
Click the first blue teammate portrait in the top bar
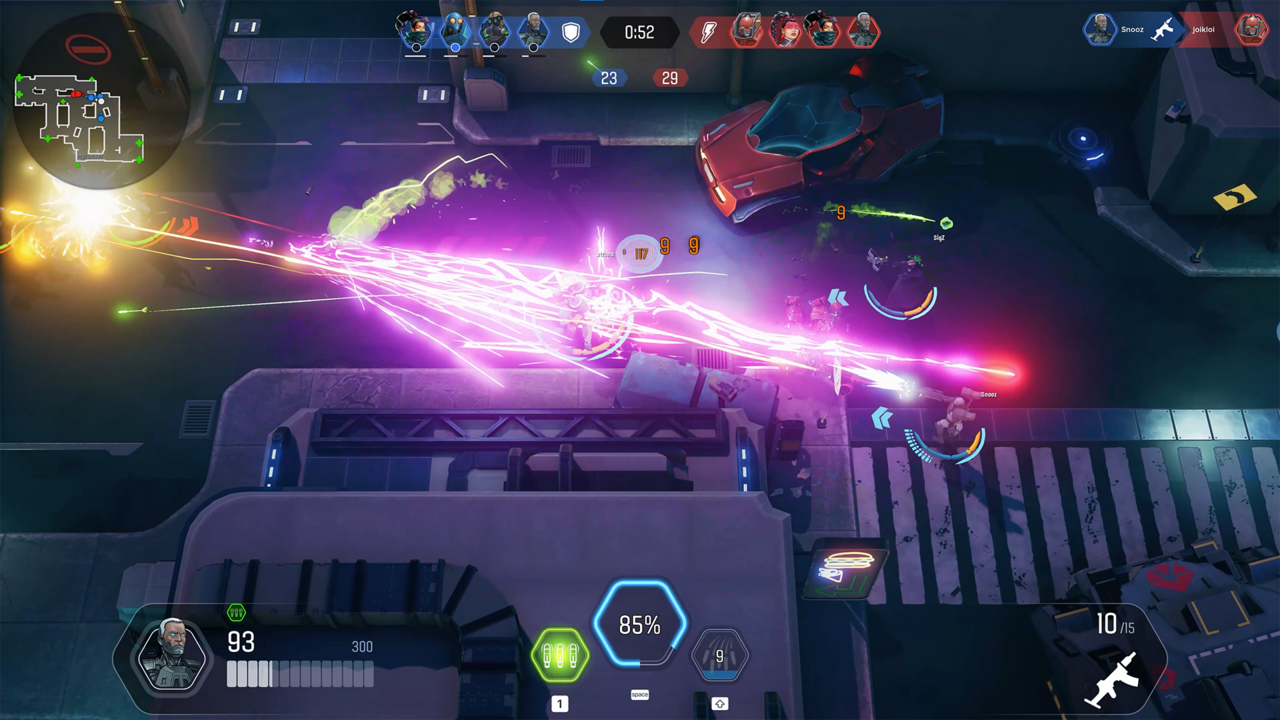pos(414,30)
